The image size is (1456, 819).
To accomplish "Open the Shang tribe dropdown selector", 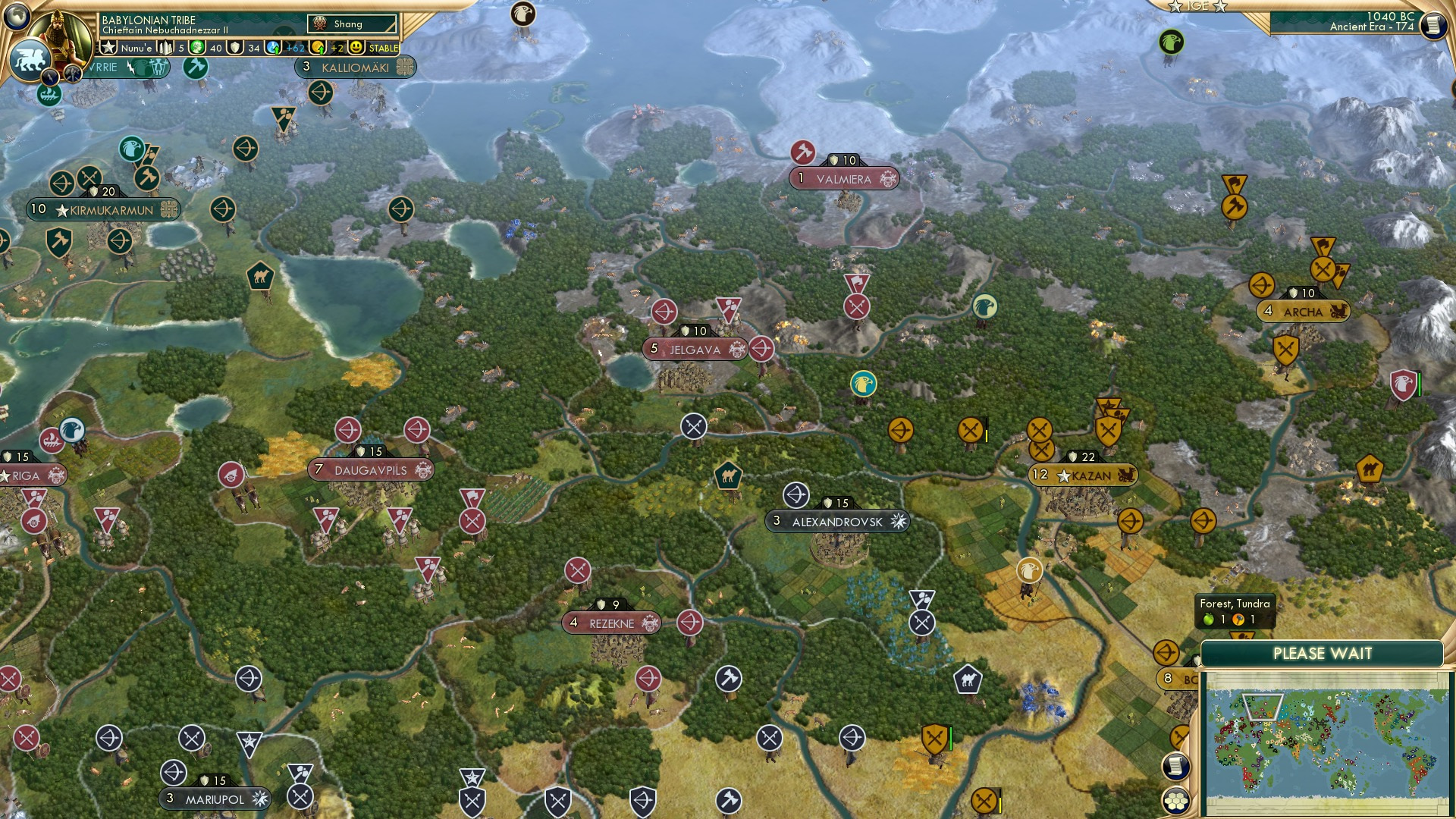I will tap(352, 24).
